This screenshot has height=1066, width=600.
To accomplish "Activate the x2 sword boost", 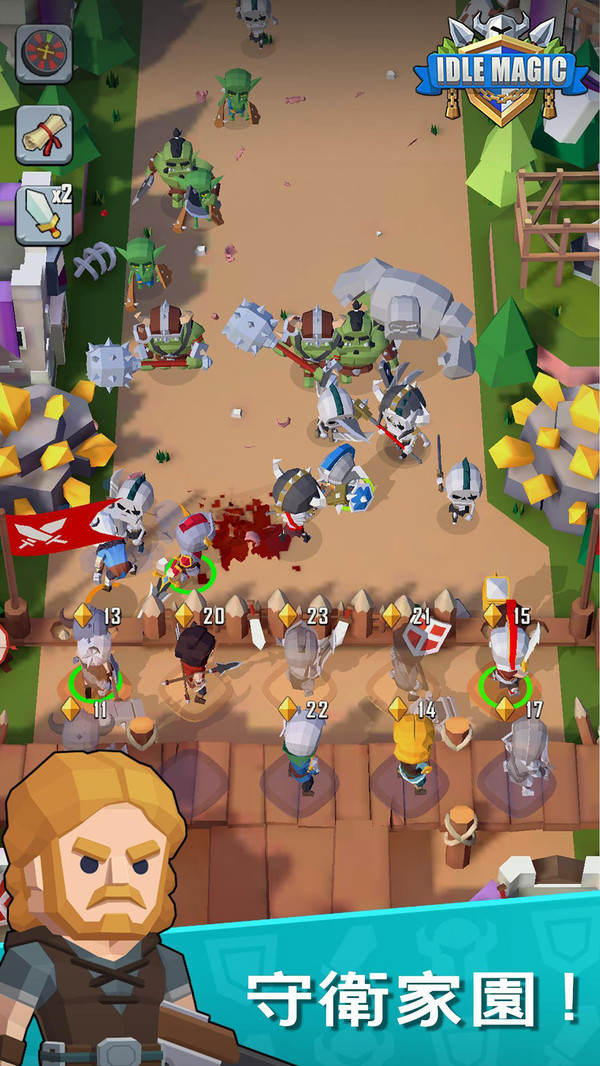I will tap(44, 213).
